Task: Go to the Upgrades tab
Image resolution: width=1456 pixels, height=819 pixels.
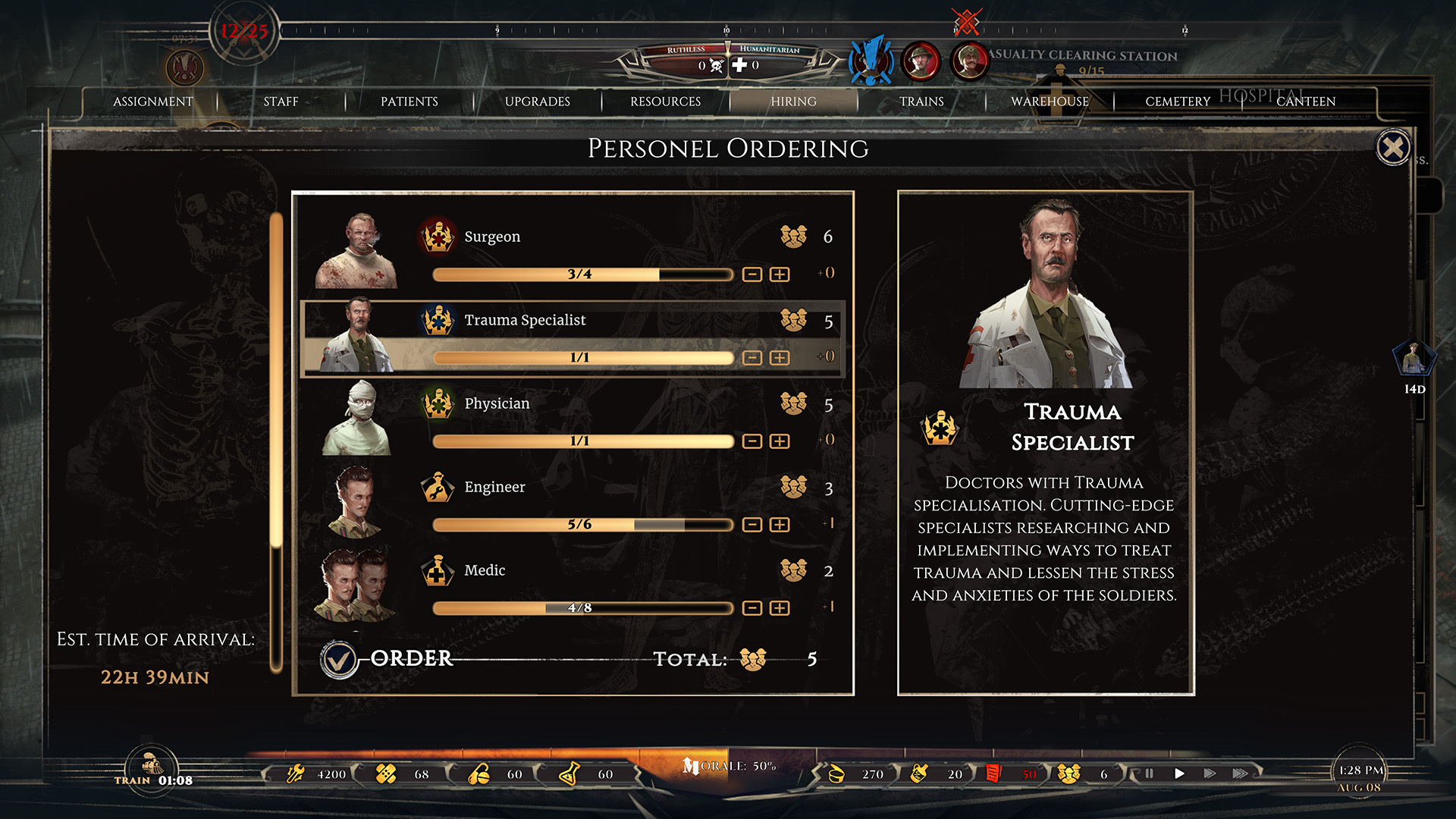Action: pos(537,102)
